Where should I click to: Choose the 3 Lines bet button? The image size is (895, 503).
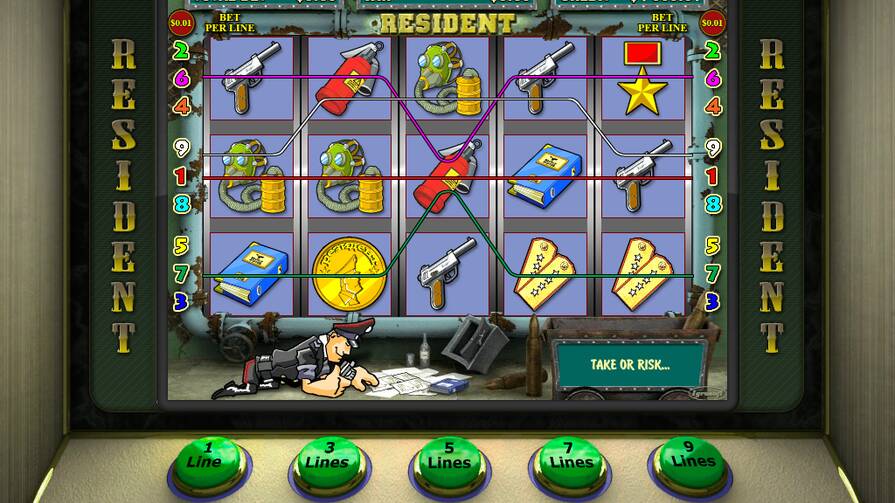click(330, 461)
